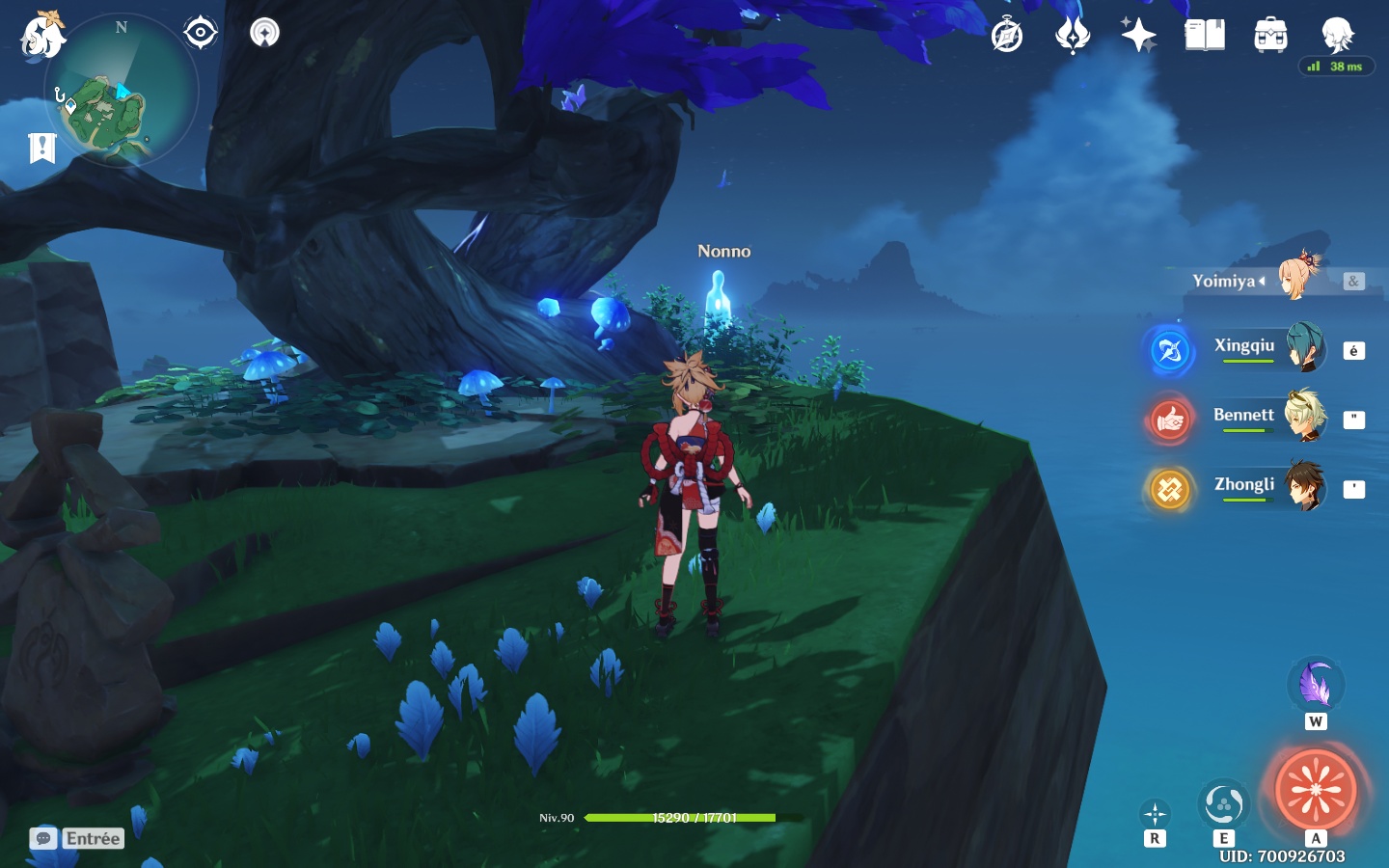The width and height of the screenshot is (1389, 868).
Task: Use the purple feather gadget
Action: click(1316, 685)
